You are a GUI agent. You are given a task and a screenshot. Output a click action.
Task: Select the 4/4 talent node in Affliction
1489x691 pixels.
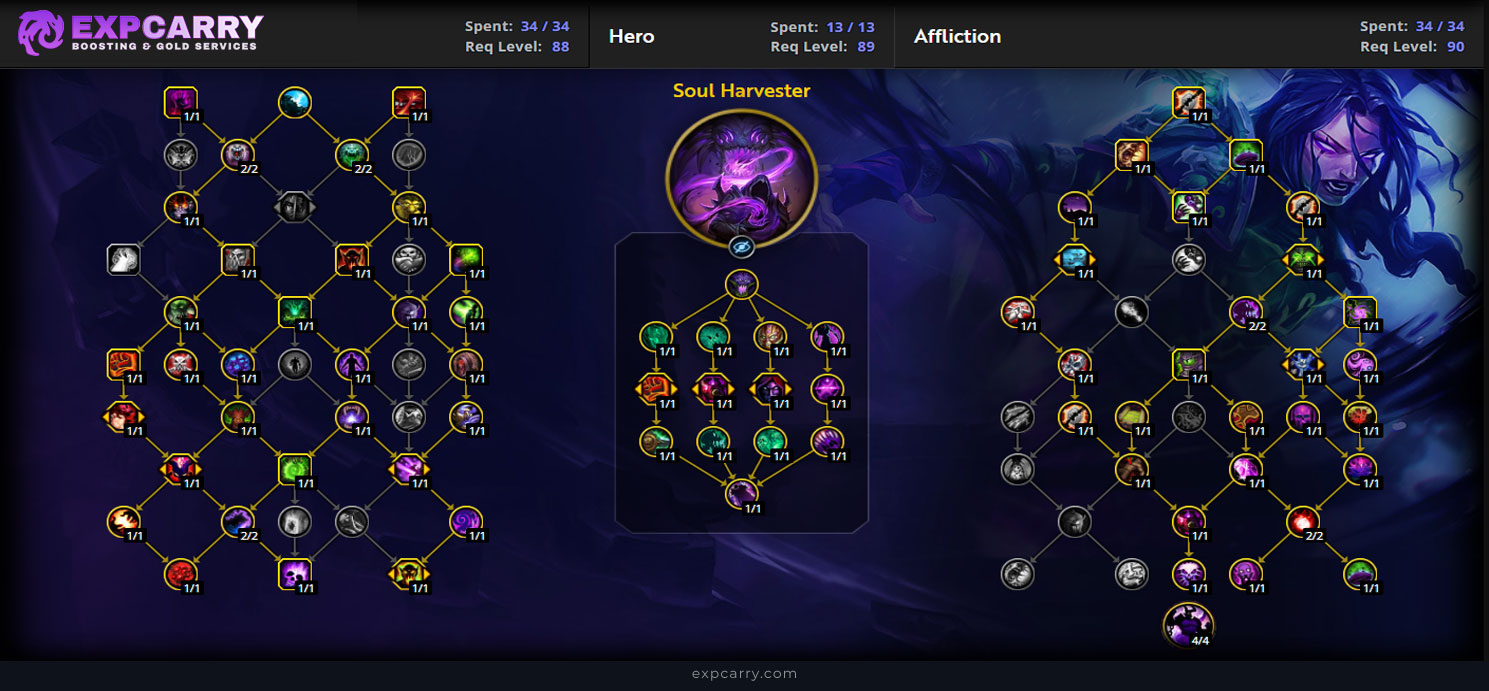pos(1188,624)
